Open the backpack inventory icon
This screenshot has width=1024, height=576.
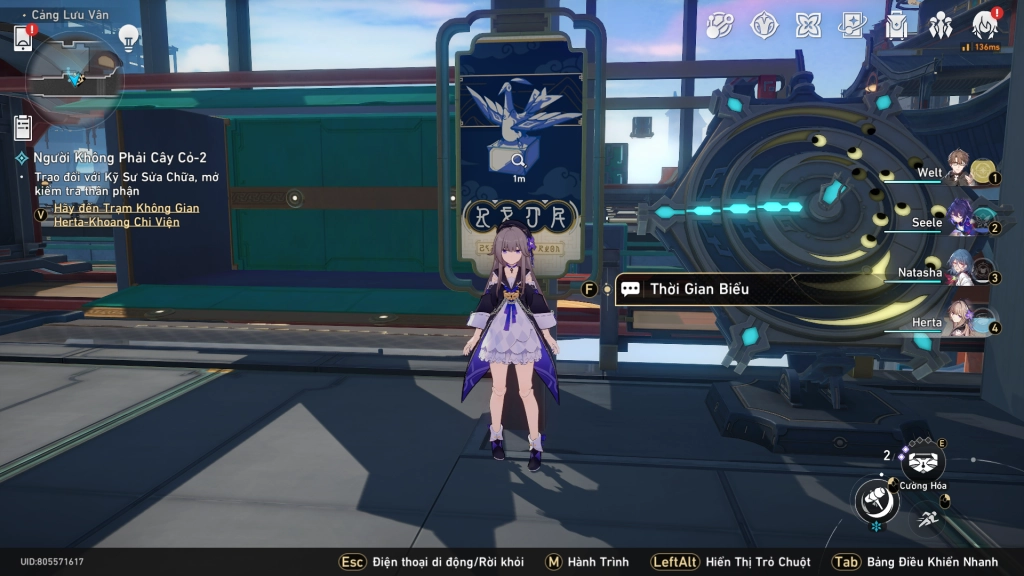(896, 26)
